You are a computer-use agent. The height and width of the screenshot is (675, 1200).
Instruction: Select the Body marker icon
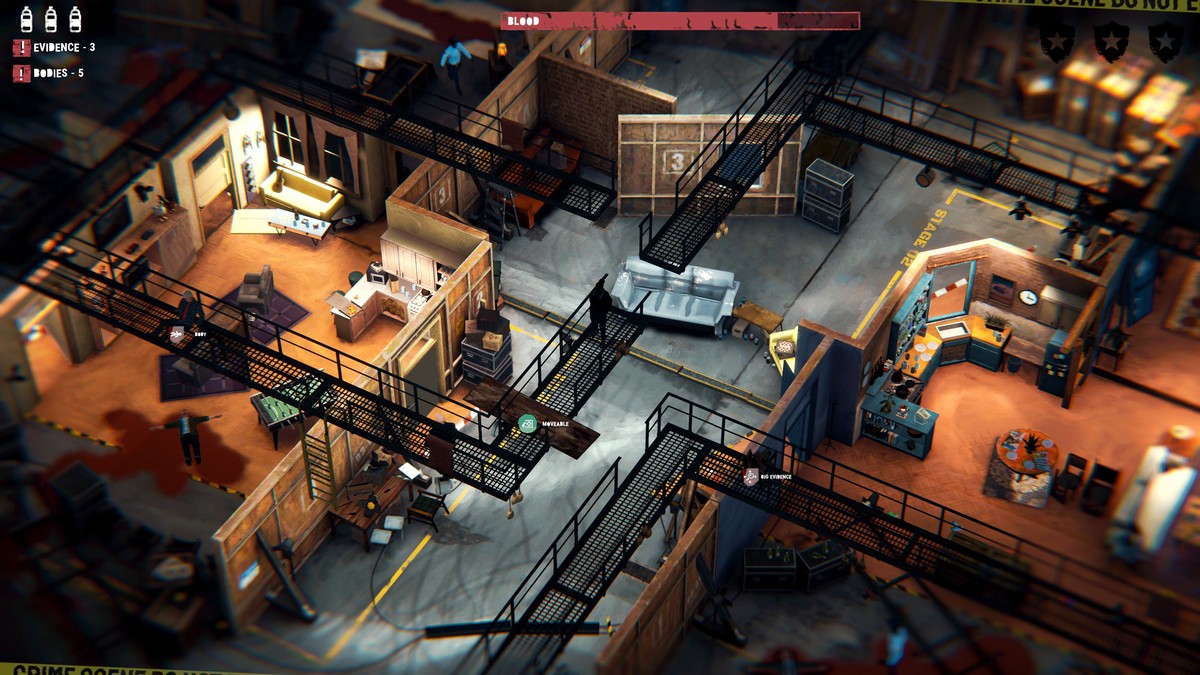pyautogui.click(x=178, y=334)
